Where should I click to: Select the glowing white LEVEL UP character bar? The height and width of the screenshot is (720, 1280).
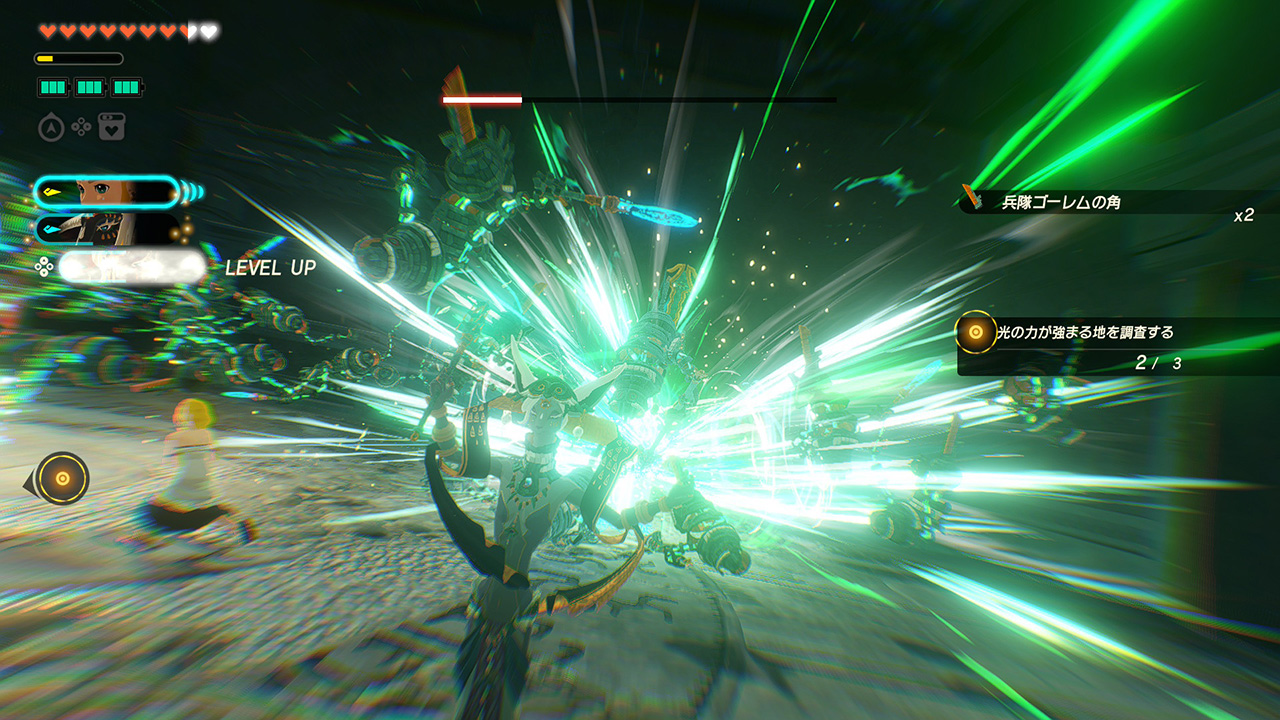pos(131,267)
